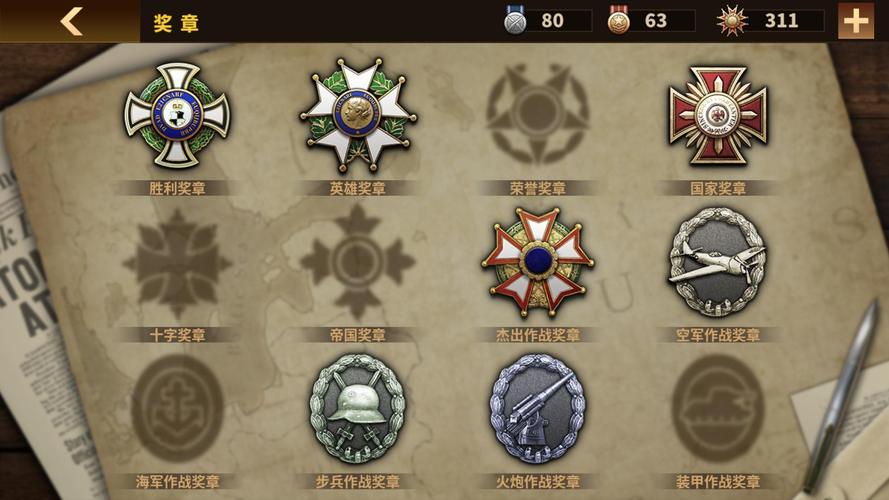The width and height of the screenshot is (889, 500).
Task: Select the 空军作战奖章 airplane badge
Action: 717,262
